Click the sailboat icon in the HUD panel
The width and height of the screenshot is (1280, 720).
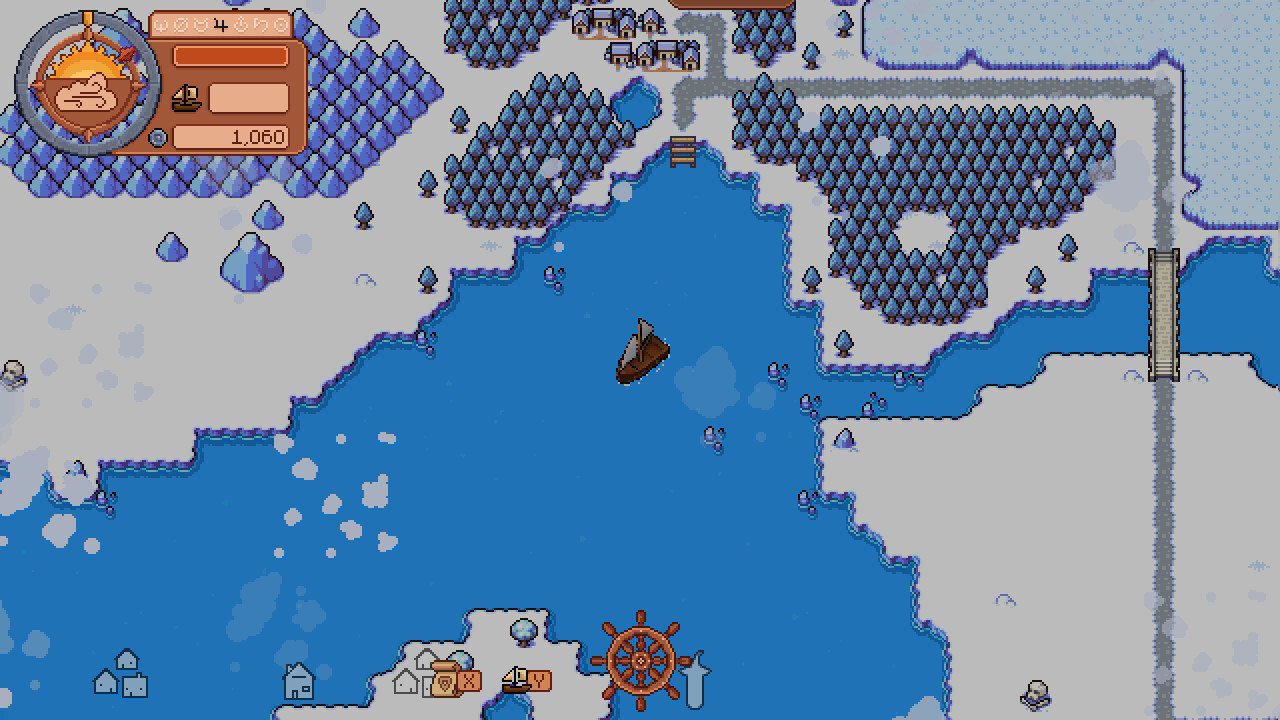(x=186, y=97)
